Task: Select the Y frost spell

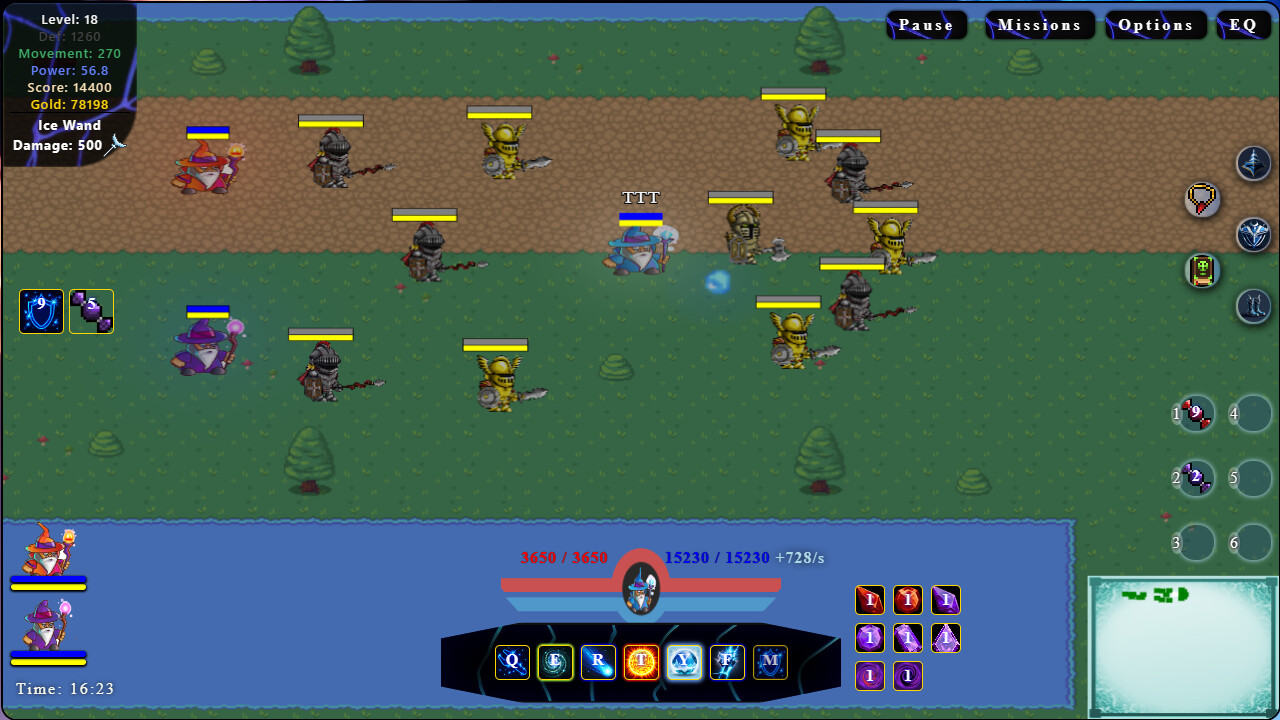Action: (684, 662)
